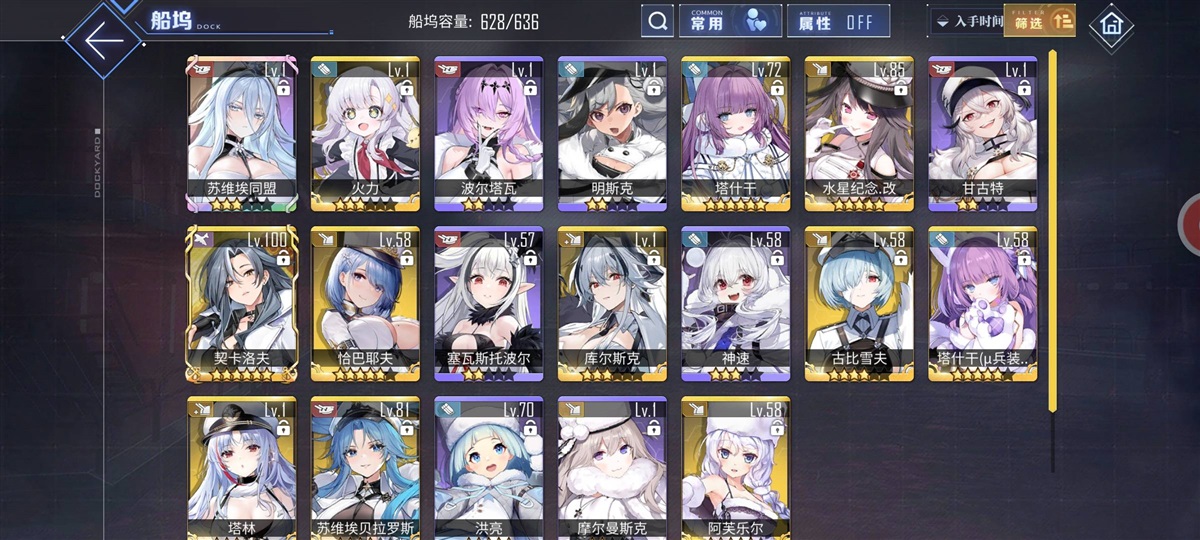Toggle the 常用 common filter
The height and width of the screenshot is (540, 1200).
pyautogui.click(x=730, y=21)
